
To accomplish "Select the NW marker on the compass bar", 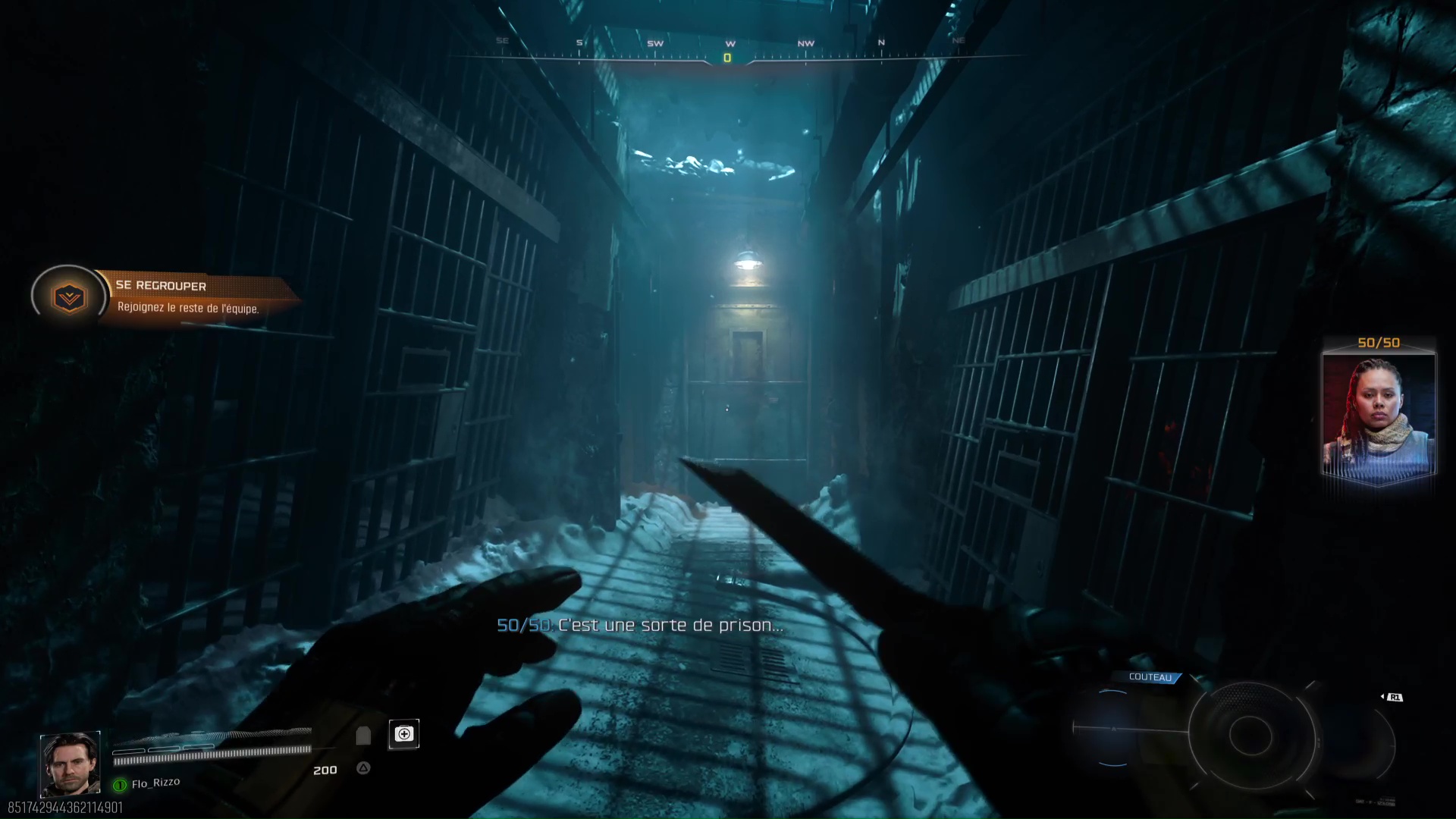I will [x=806, y=43].
